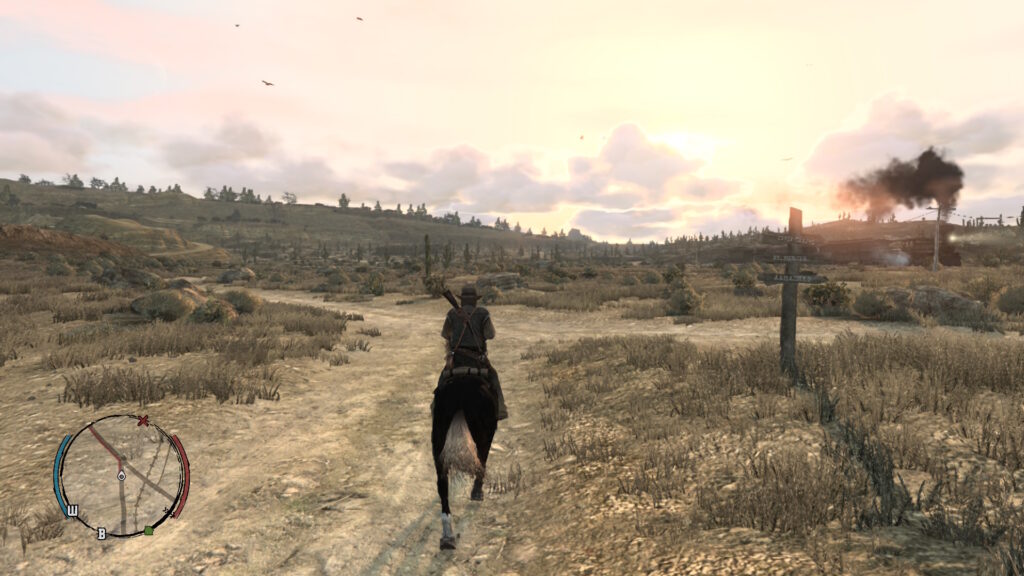The image size is (1024, 576).
Task: Select the B marker on the minimap rim
Action: [101, 533]
